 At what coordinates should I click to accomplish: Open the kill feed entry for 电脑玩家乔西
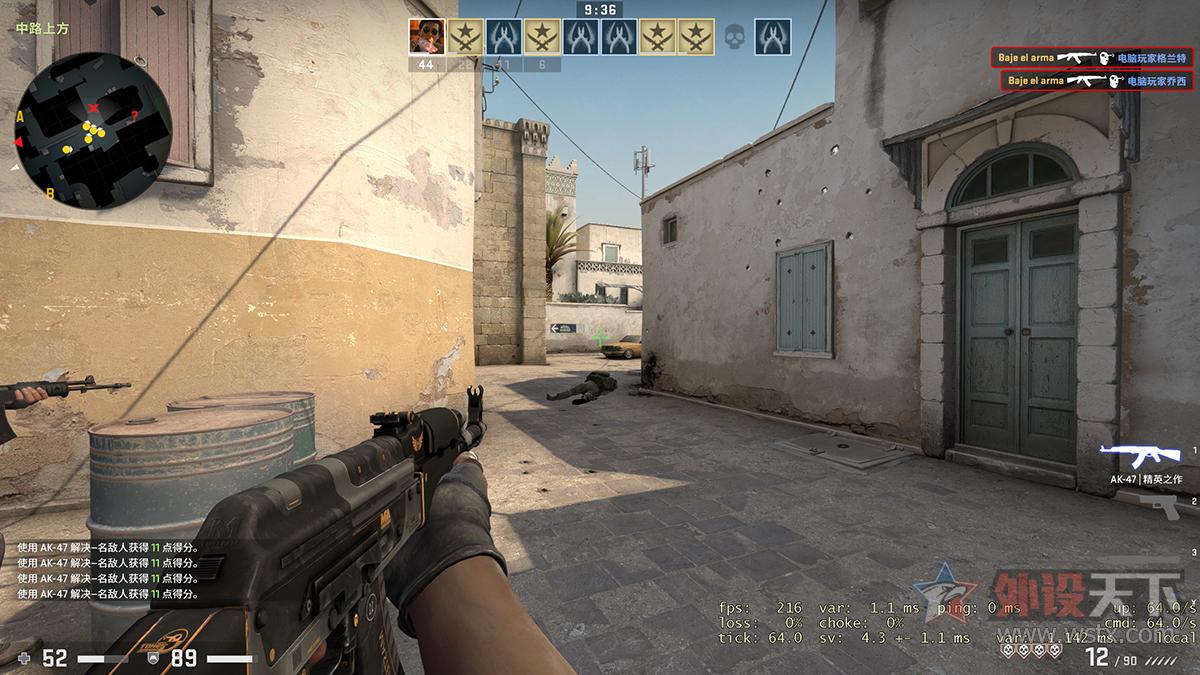coord(1096,80)
